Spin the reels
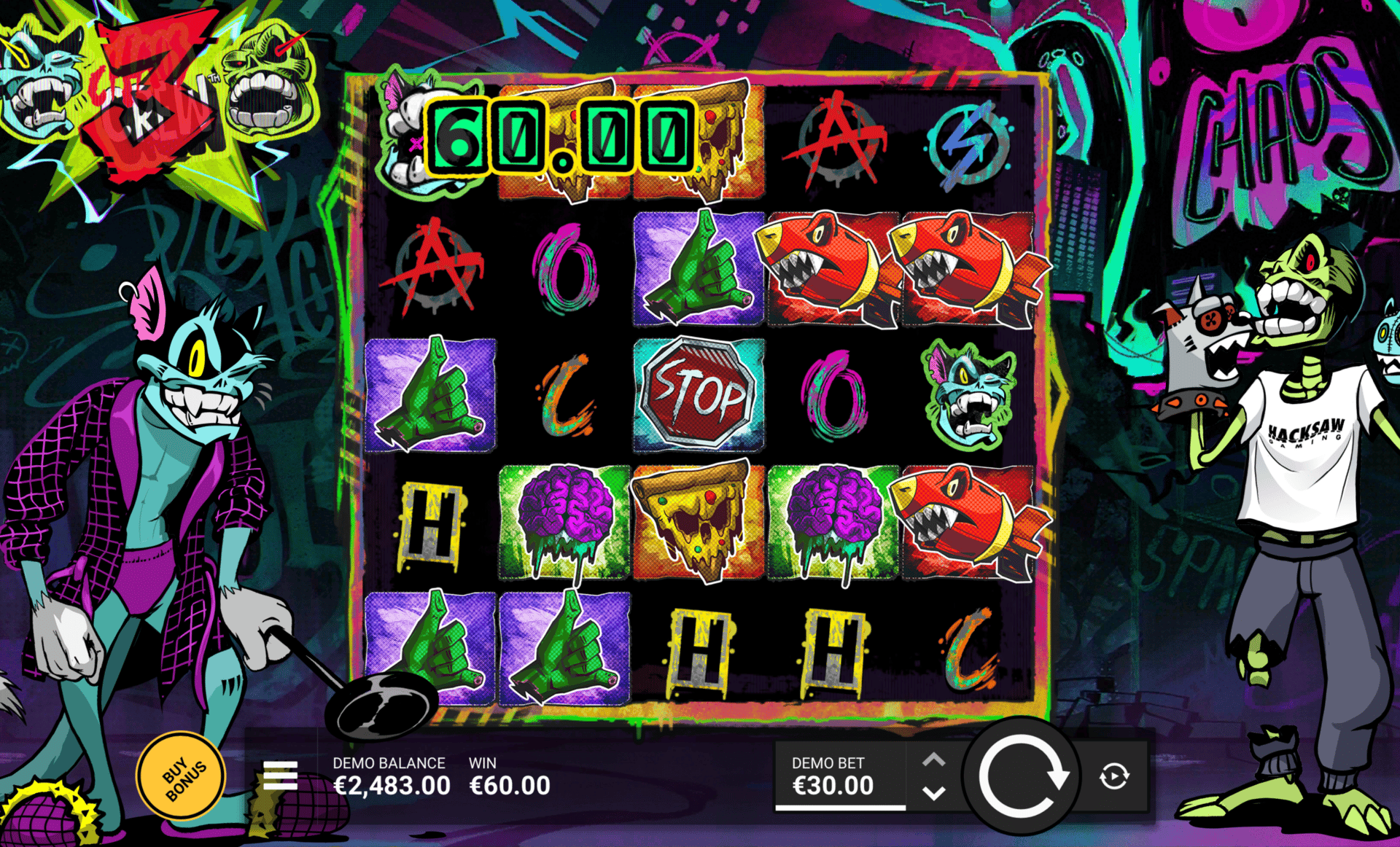Screen dimensions: 1400x847 [x=1021, y=776]
